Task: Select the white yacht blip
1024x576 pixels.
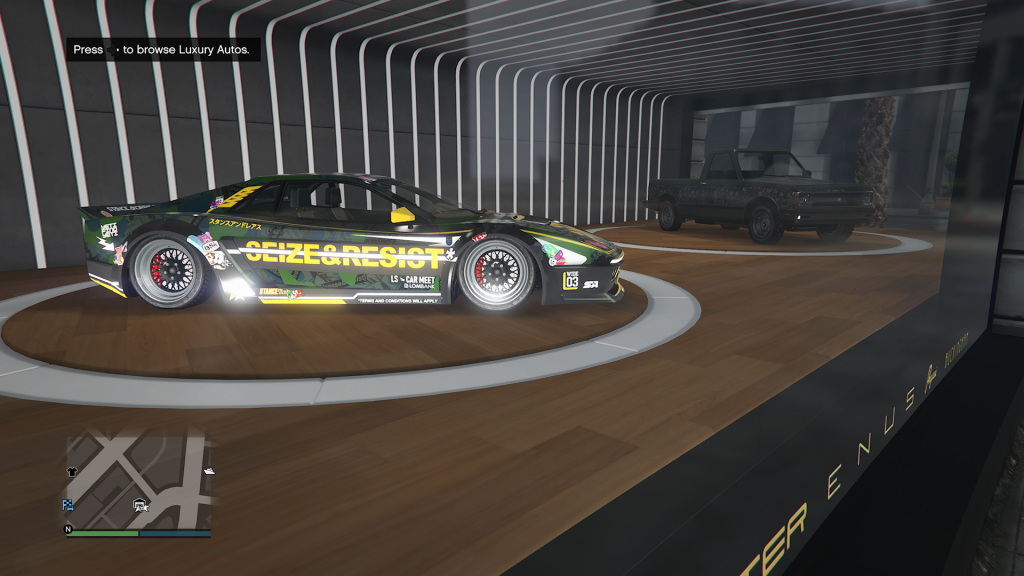Action: (209, 470)
